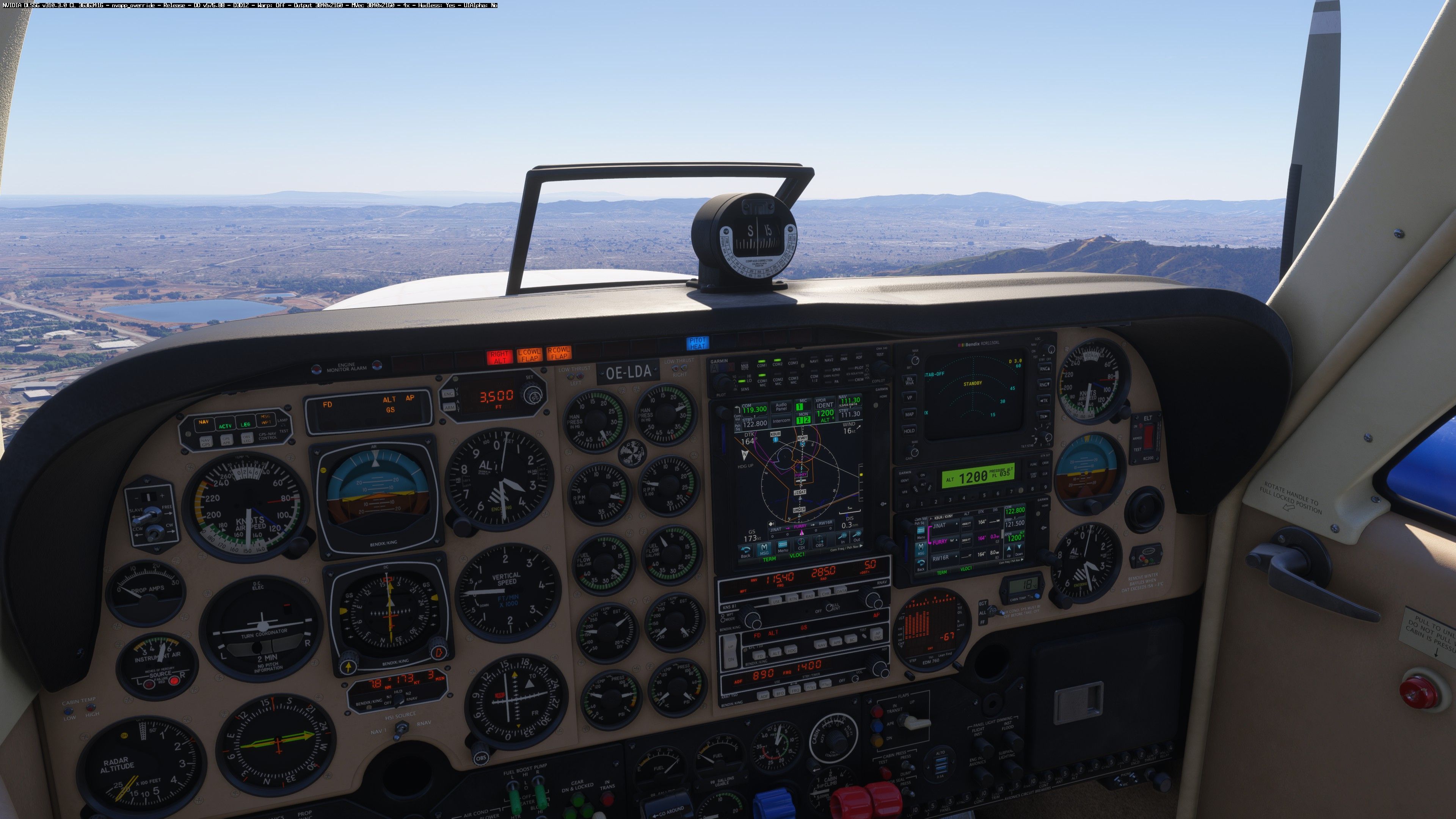
Task: Select the RW16R waypoint row in the flight plan
Action: pyautogui.click(x=941, y=558)
